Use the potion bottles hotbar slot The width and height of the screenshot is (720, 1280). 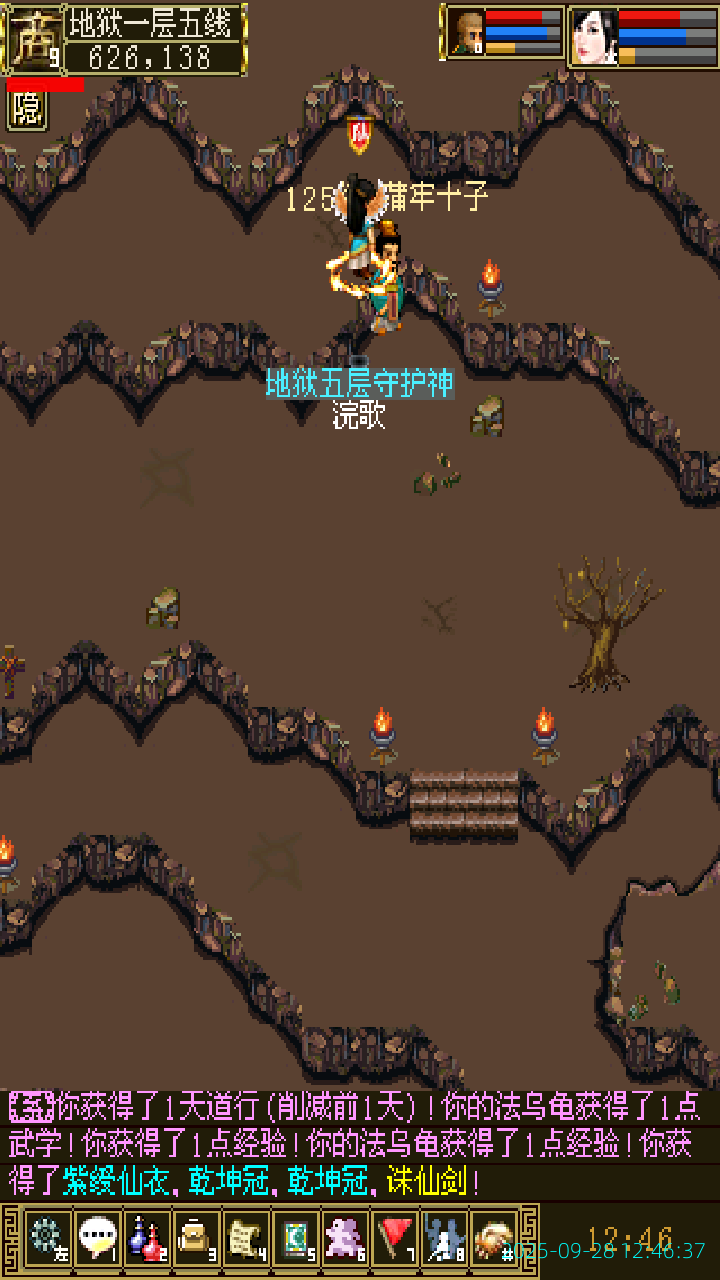[146, 1239]
